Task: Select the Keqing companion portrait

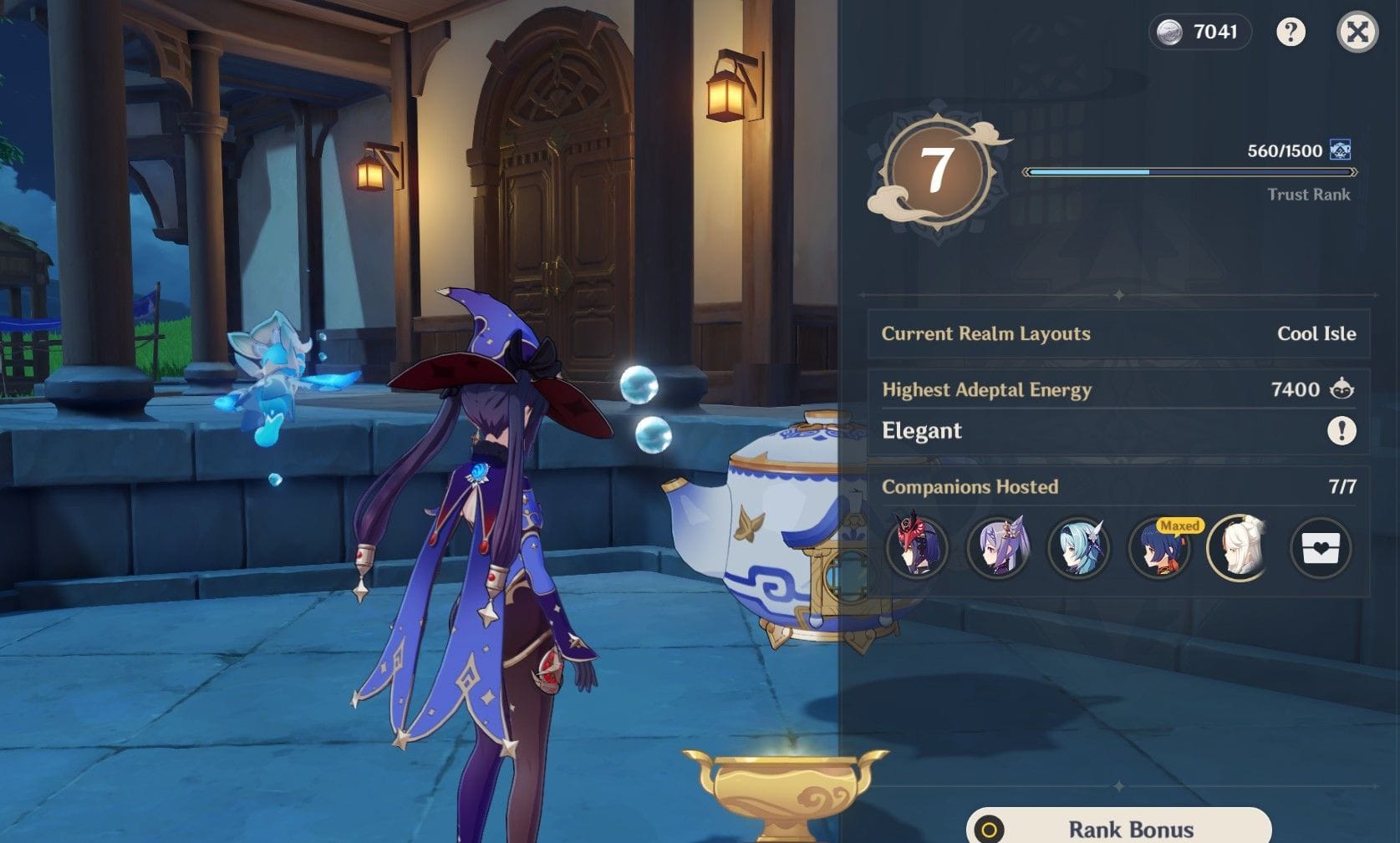Action: (x=998, y=549)
